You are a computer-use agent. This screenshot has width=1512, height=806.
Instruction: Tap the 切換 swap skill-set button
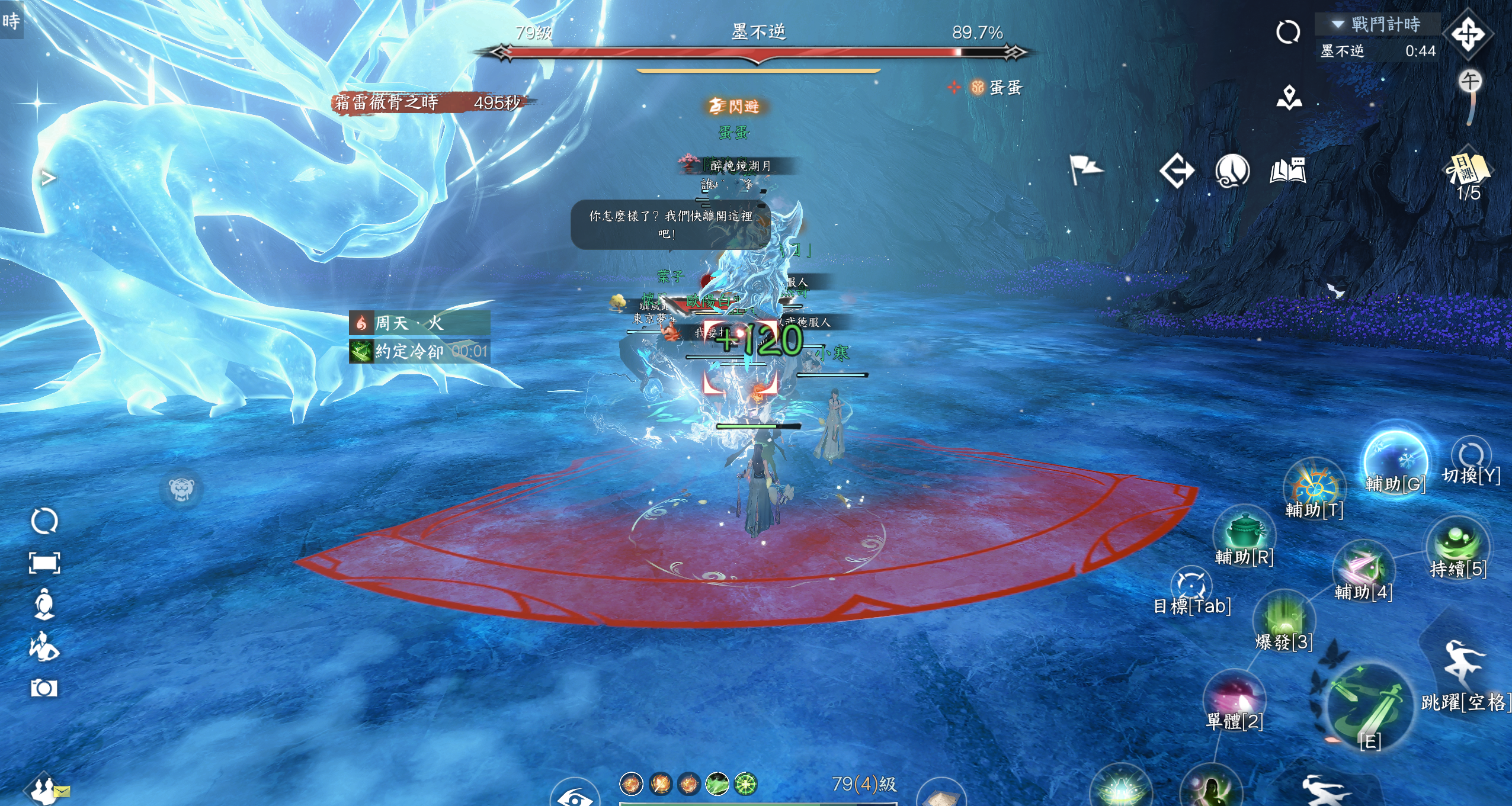click(x=1471, y=456)
